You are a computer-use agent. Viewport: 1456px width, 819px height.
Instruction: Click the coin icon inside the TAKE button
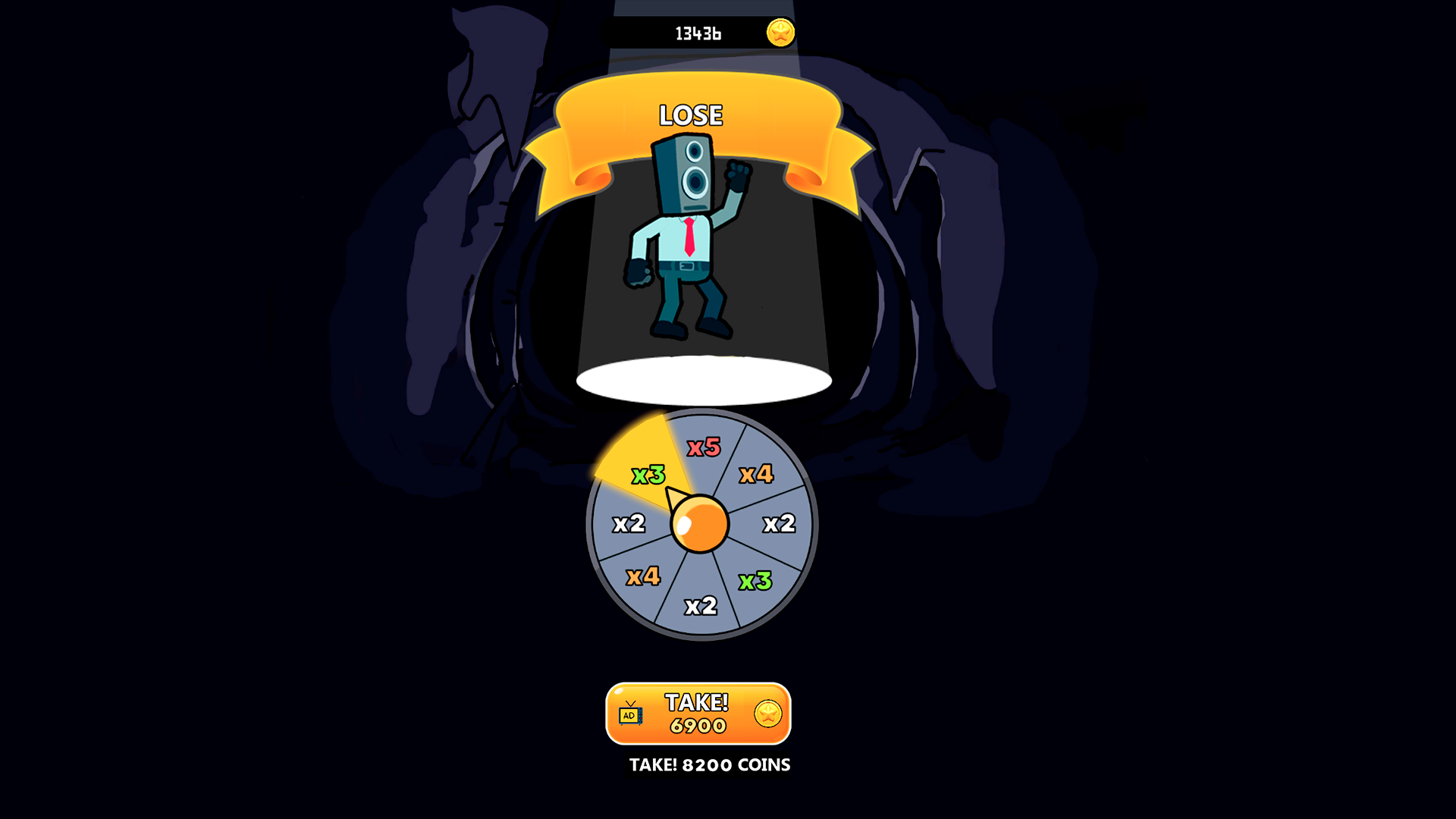(767, 714)
